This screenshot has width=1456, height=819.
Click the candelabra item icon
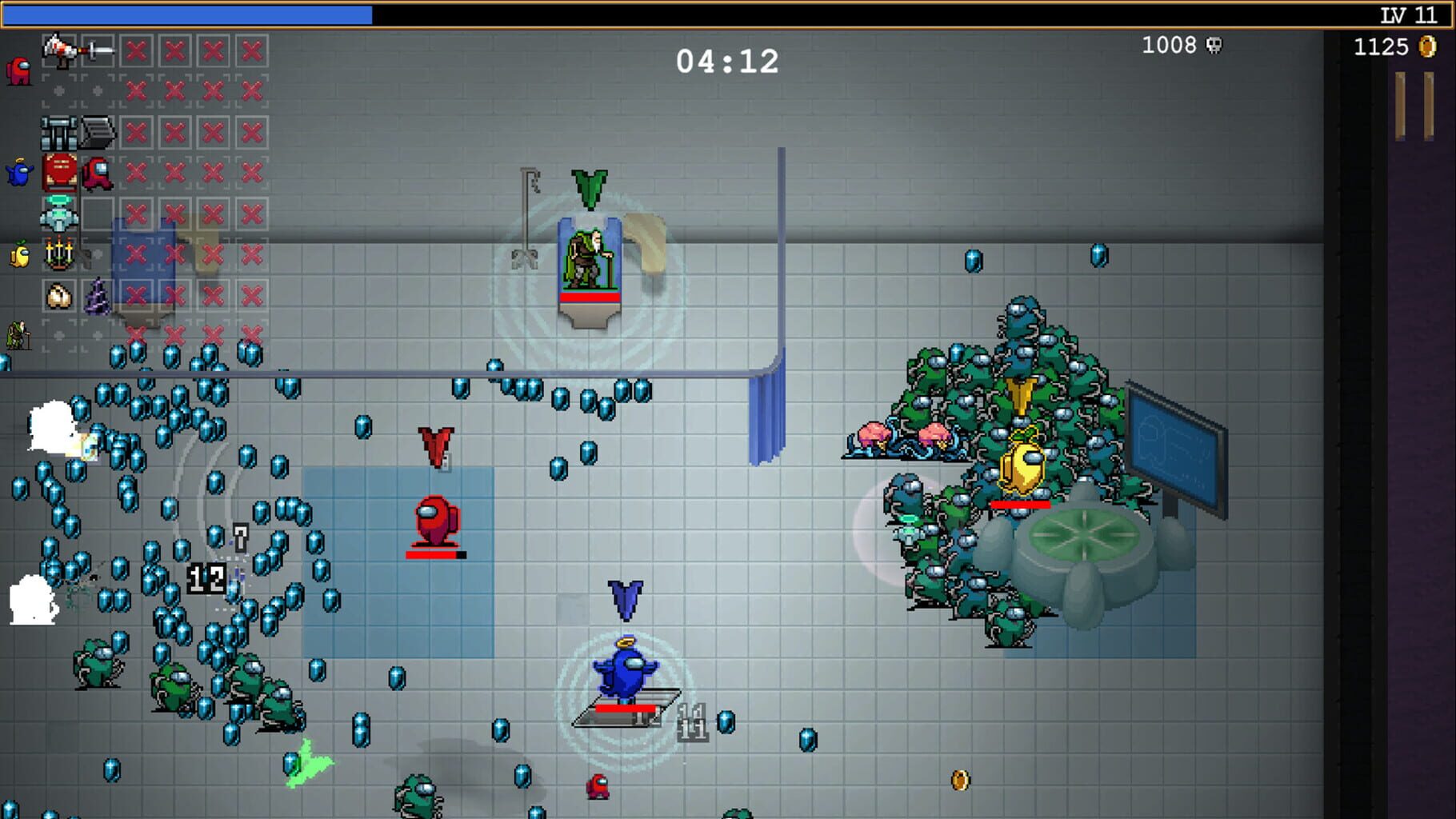pos(61,253)
